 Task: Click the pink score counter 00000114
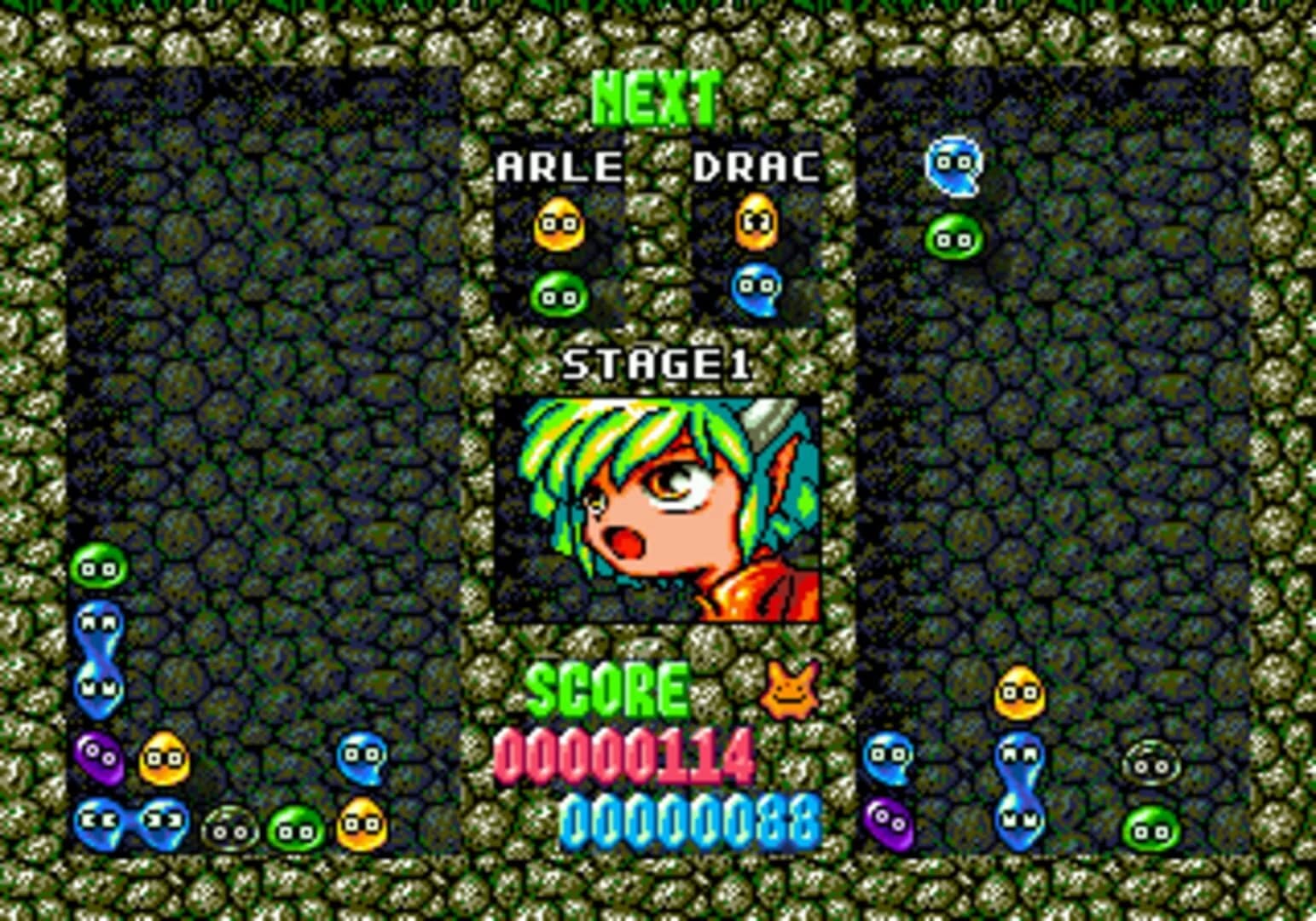coord(623,755)
